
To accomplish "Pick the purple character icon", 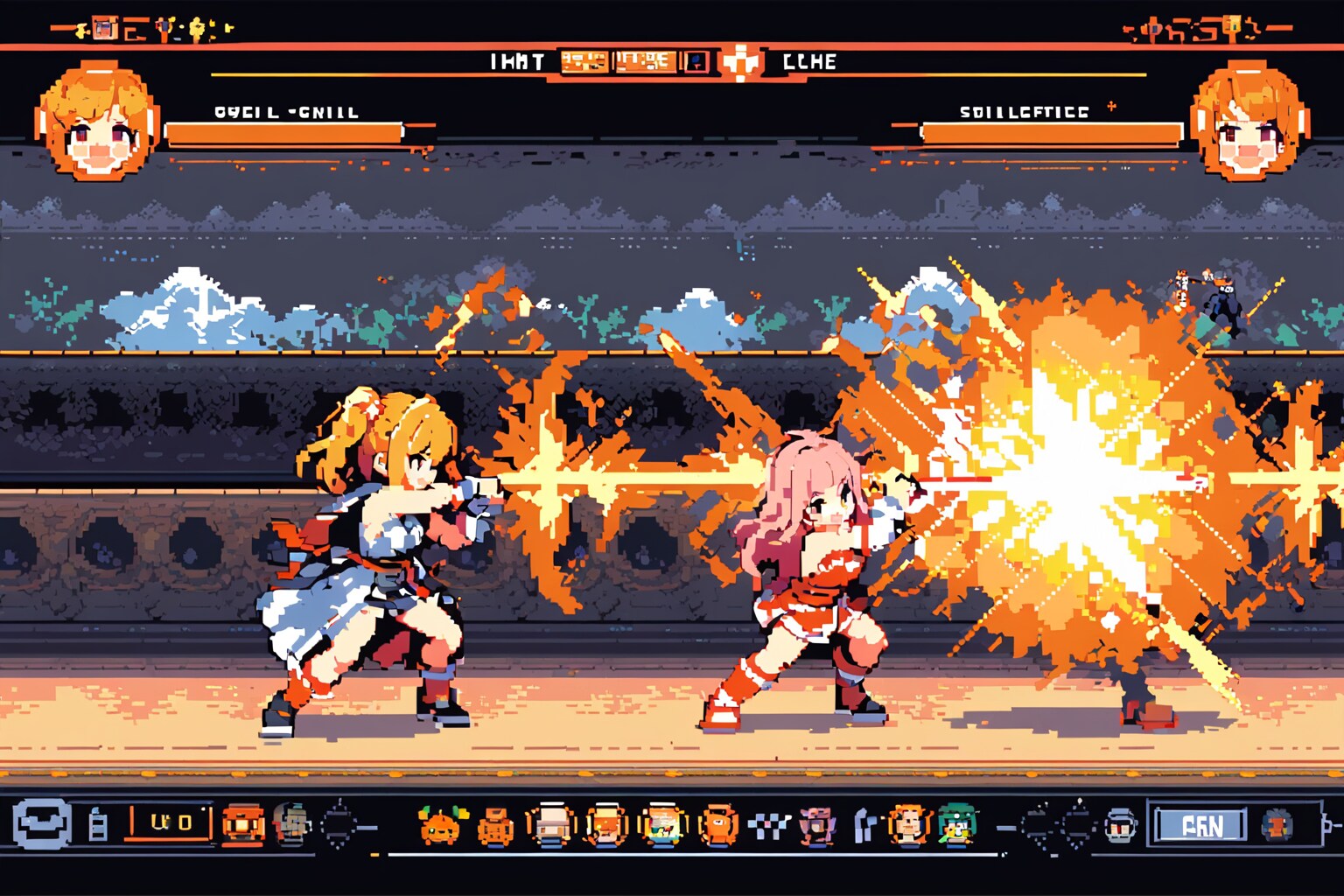I will 817,825.
